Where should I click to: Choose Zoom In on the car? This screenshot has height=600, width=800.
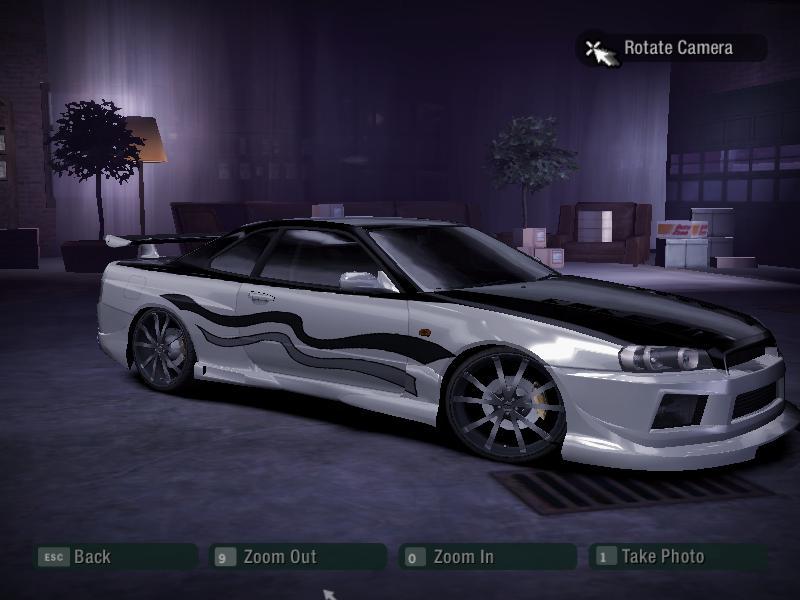pyautogui.click(x=463, y=557)
